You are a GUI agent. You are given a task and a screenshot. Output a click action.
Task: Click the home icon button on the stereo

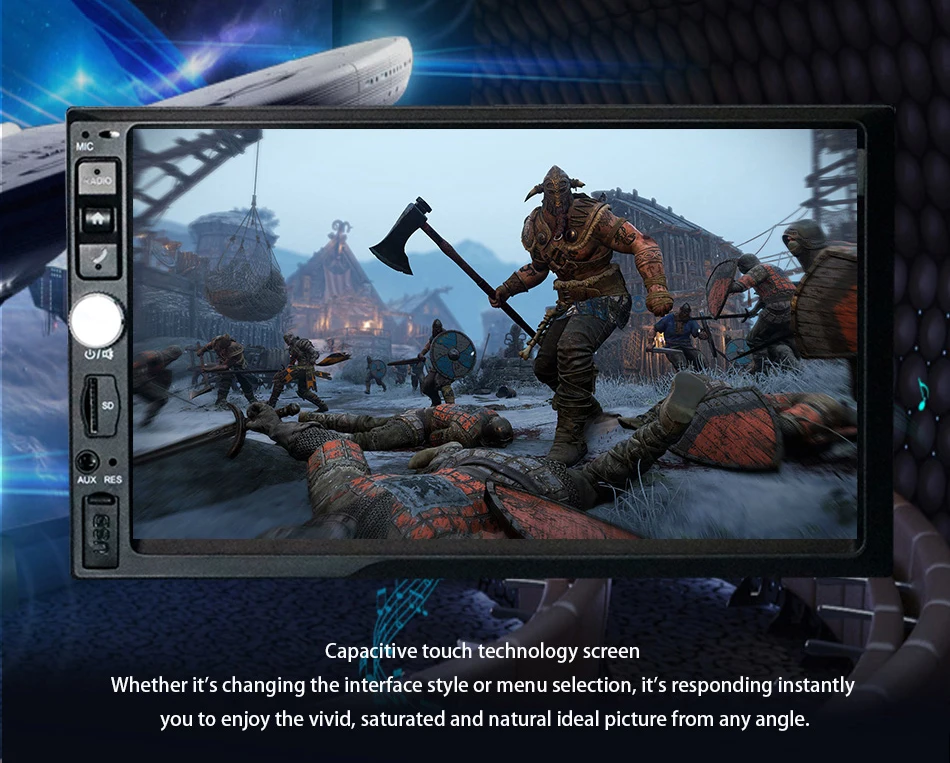[x=98, y=220]
